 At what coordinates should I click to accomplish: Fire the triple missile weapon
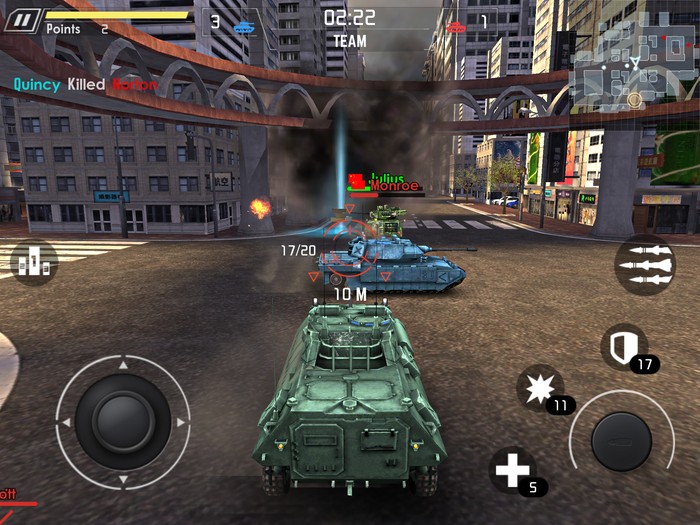[x=644, y=265]
